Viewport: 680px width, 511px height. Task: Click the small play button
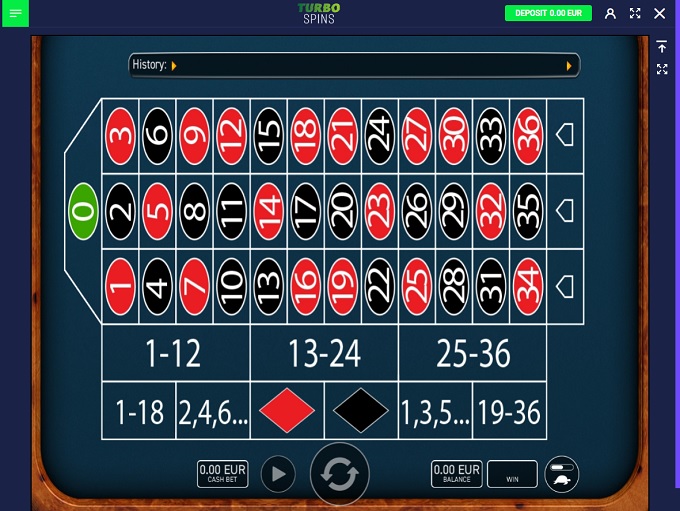[278, 474]
